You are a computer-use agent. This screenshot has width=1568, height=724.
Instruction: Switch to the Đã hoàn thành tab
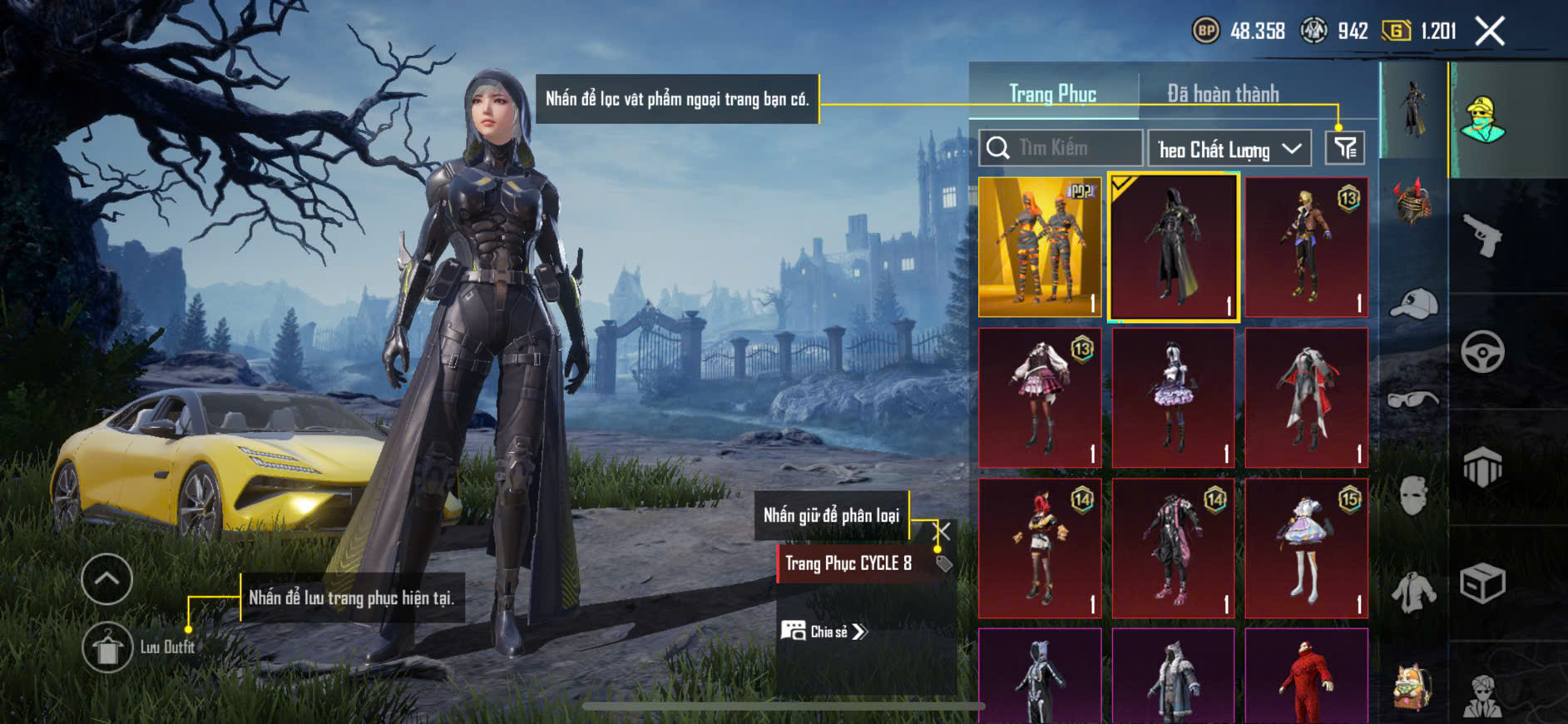(1223, 94)
